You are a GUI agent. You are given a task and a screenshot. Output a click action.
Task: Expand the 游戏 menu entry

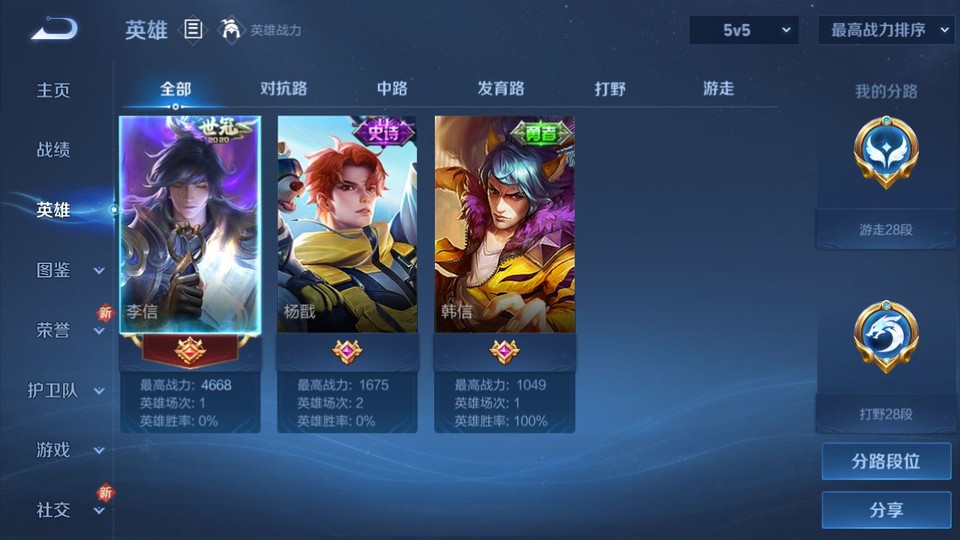(66, 450)
